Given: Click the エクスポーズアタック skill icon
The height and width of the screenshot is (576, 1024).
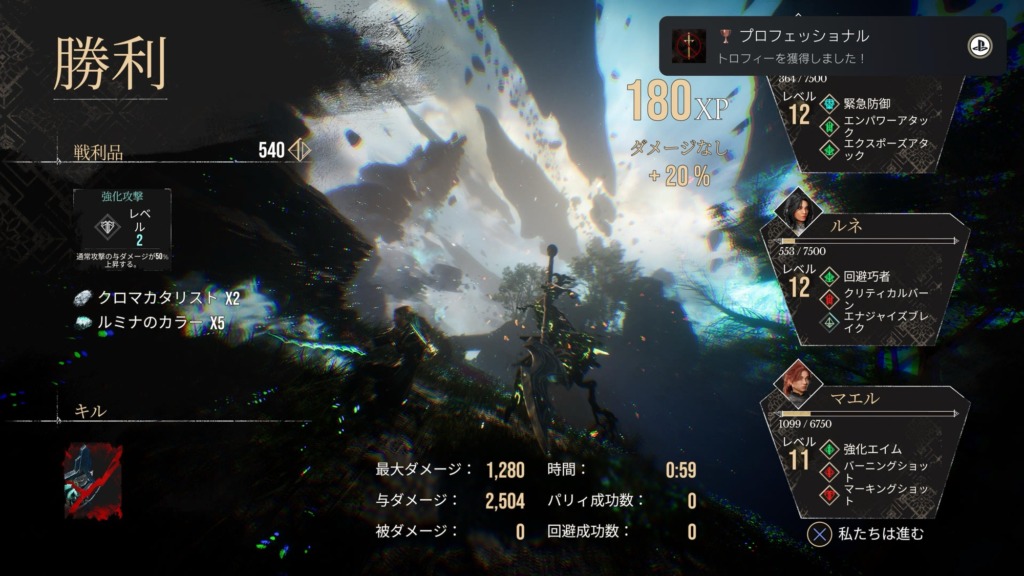Looking at the screenshot, I should click(828, 149).
